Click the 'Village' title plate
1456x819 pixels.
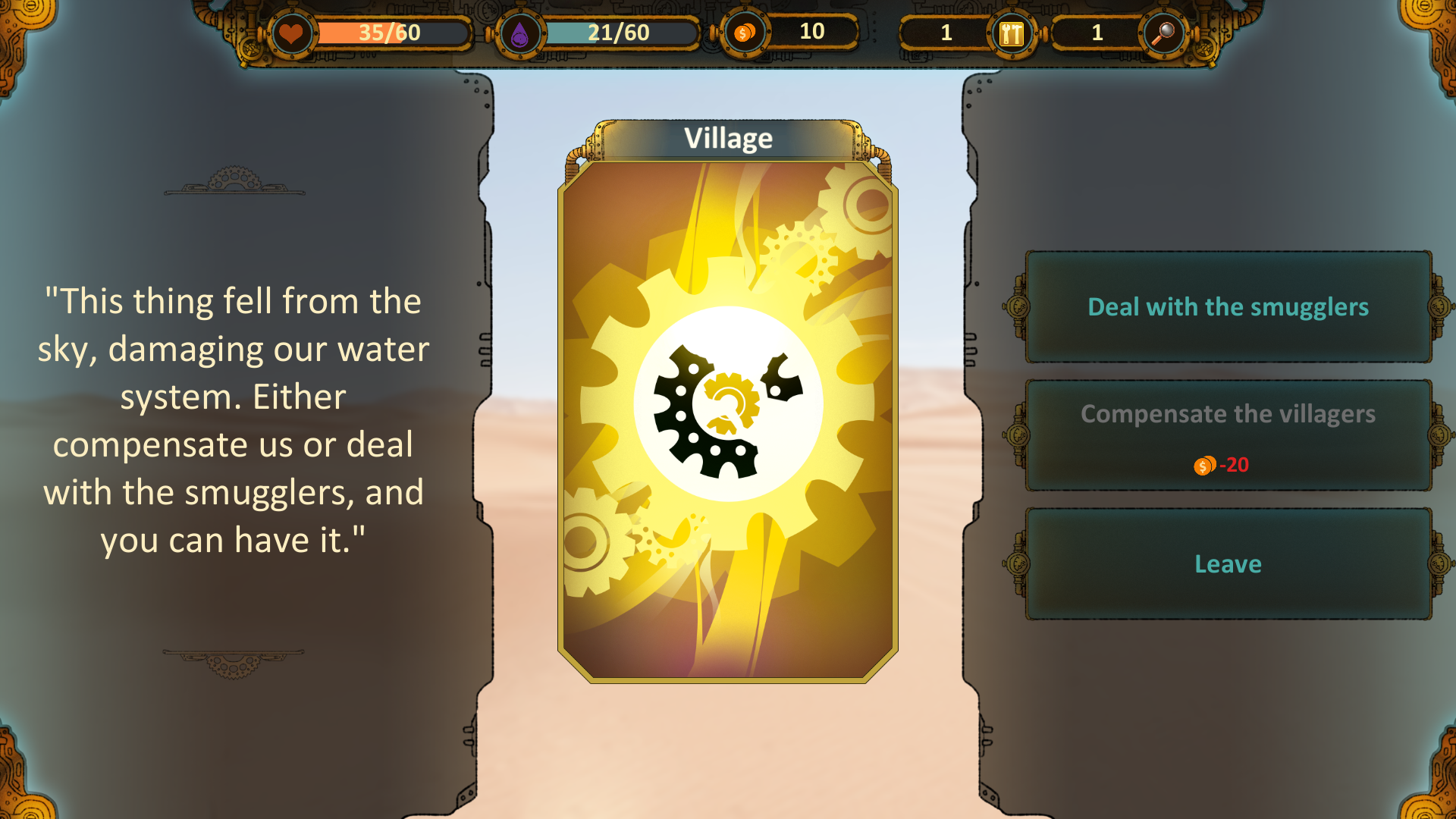[726, 137]
